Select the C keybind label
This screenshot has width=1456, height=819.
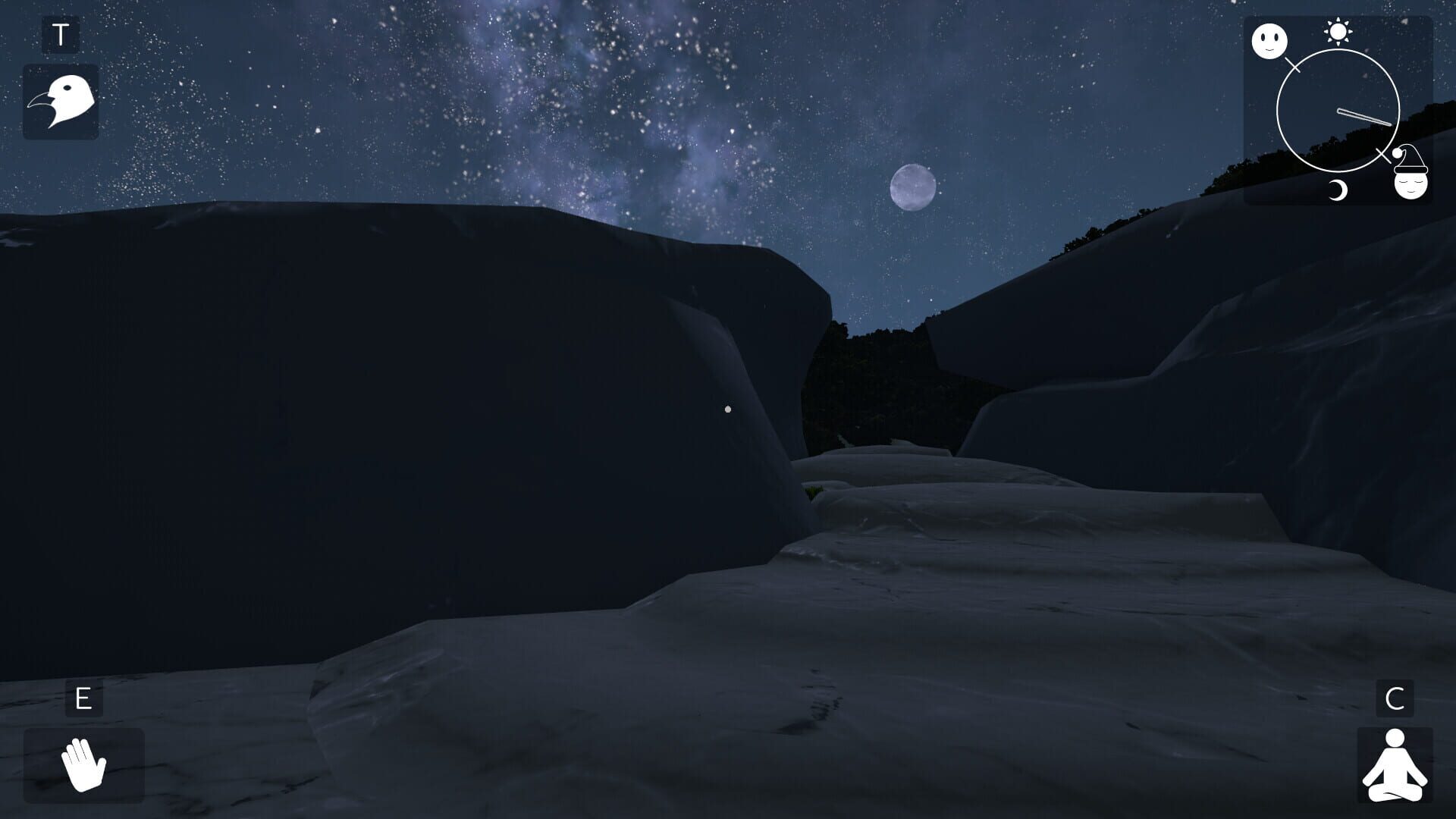(1395, 698)
